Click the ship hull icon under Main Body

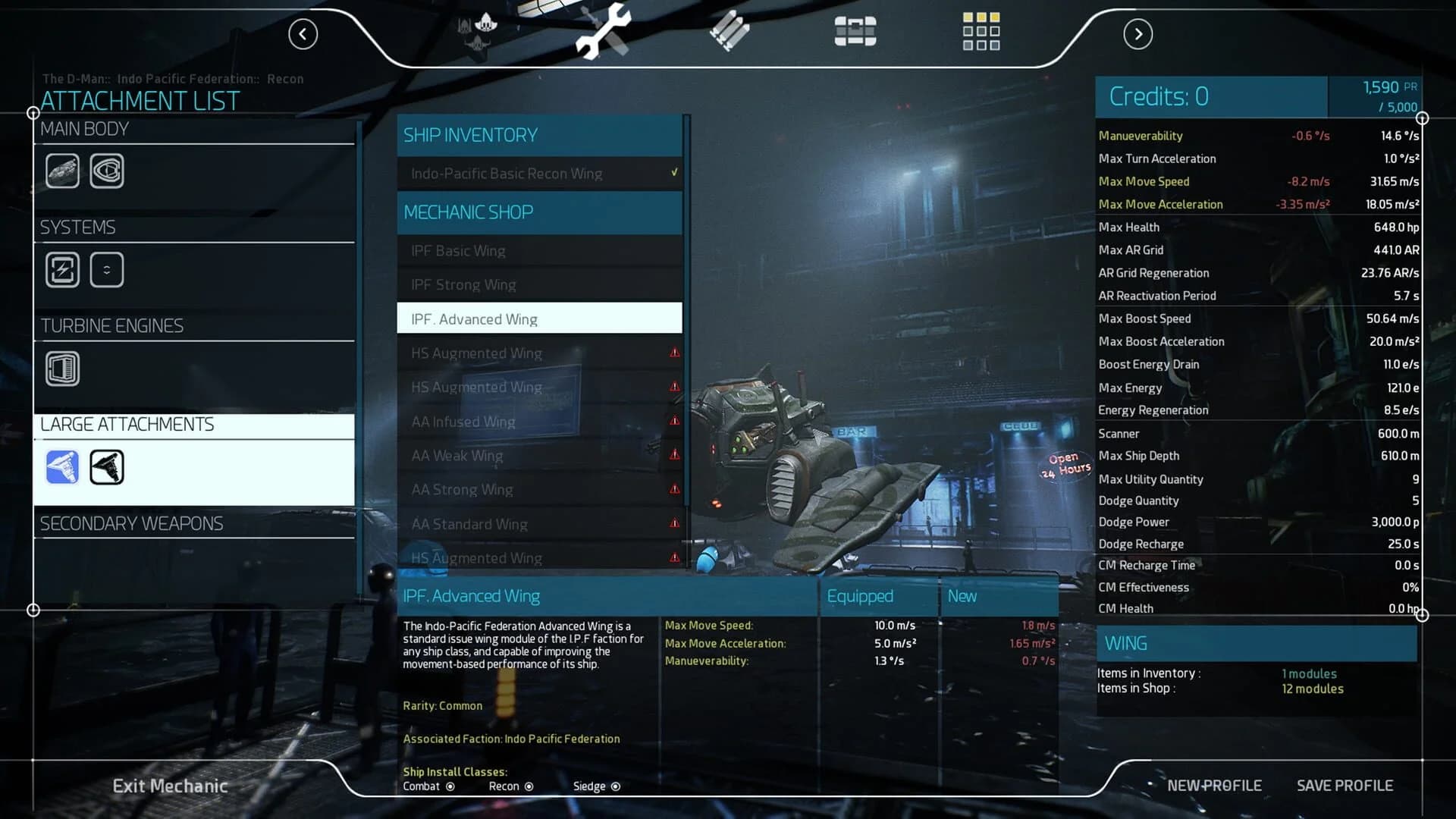[x=62, y=170]
